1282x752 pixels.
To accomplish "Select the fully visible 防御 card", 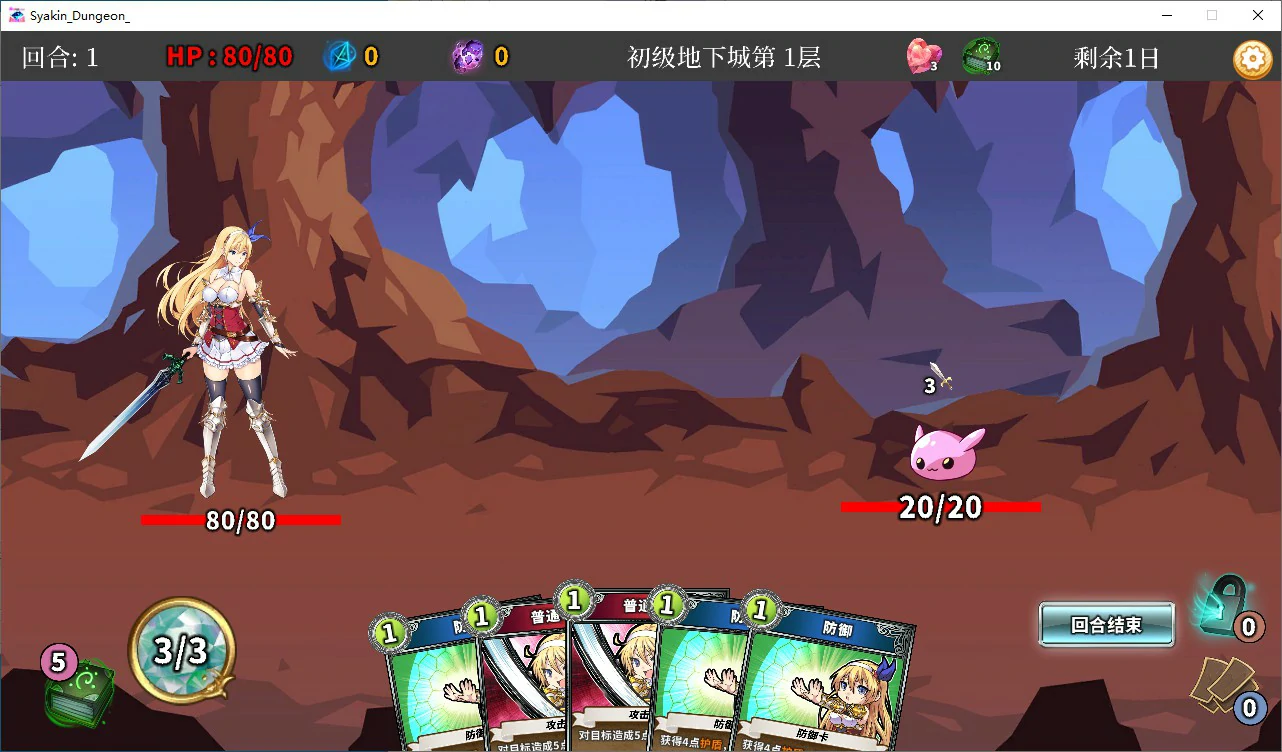I will point(828,680).
